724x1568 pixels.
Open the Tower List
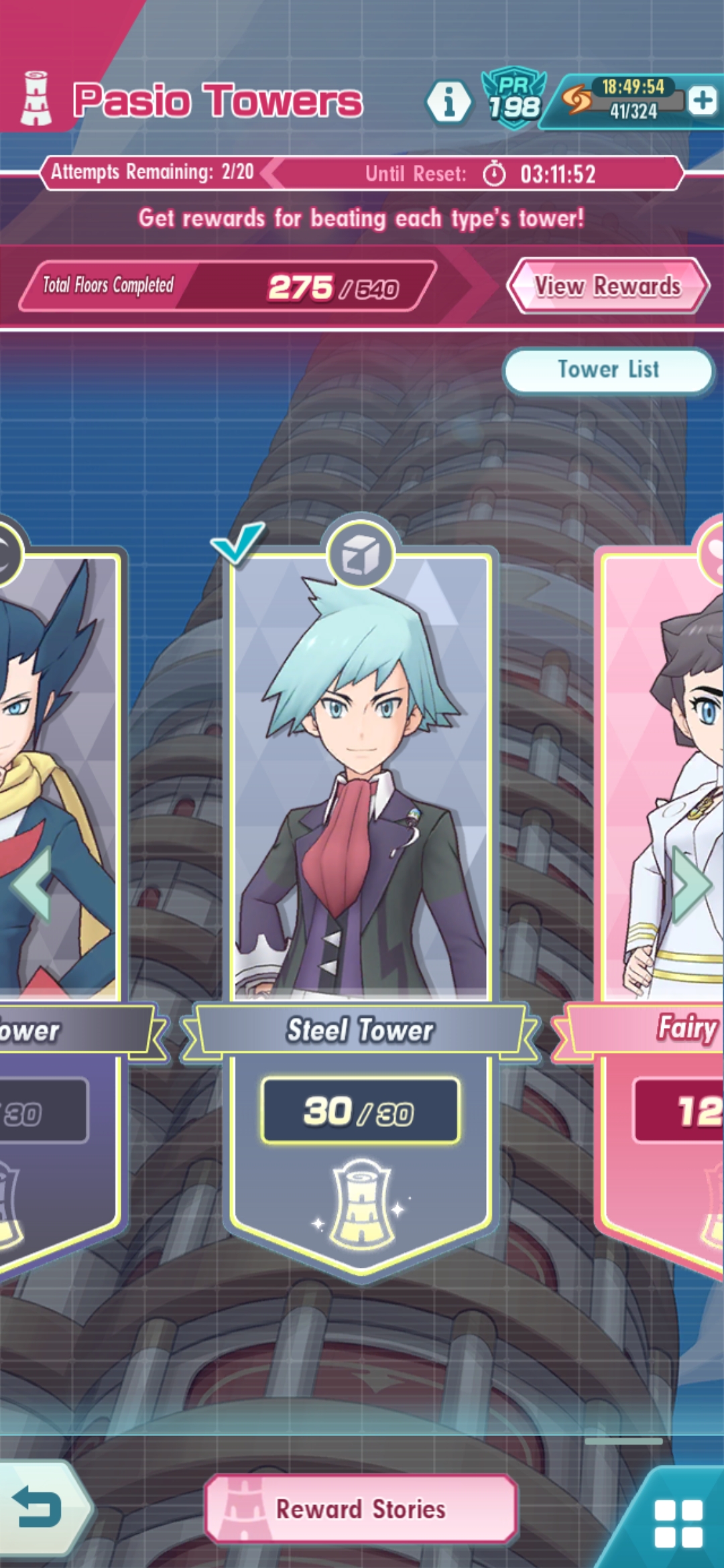tap(608, 370)
